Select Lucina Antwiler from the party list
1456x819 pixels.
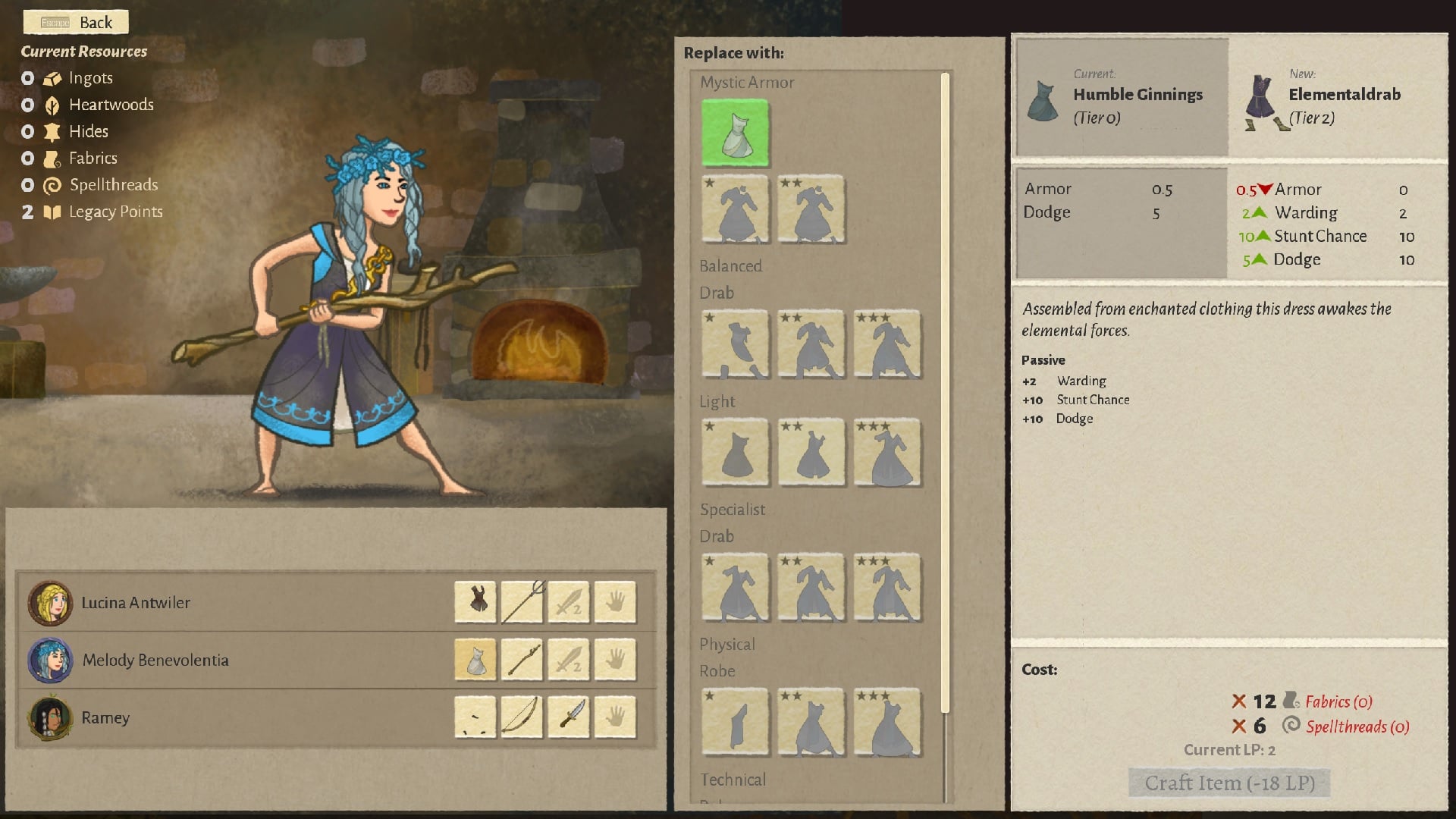pyautogui.click(x=136, y=603)
